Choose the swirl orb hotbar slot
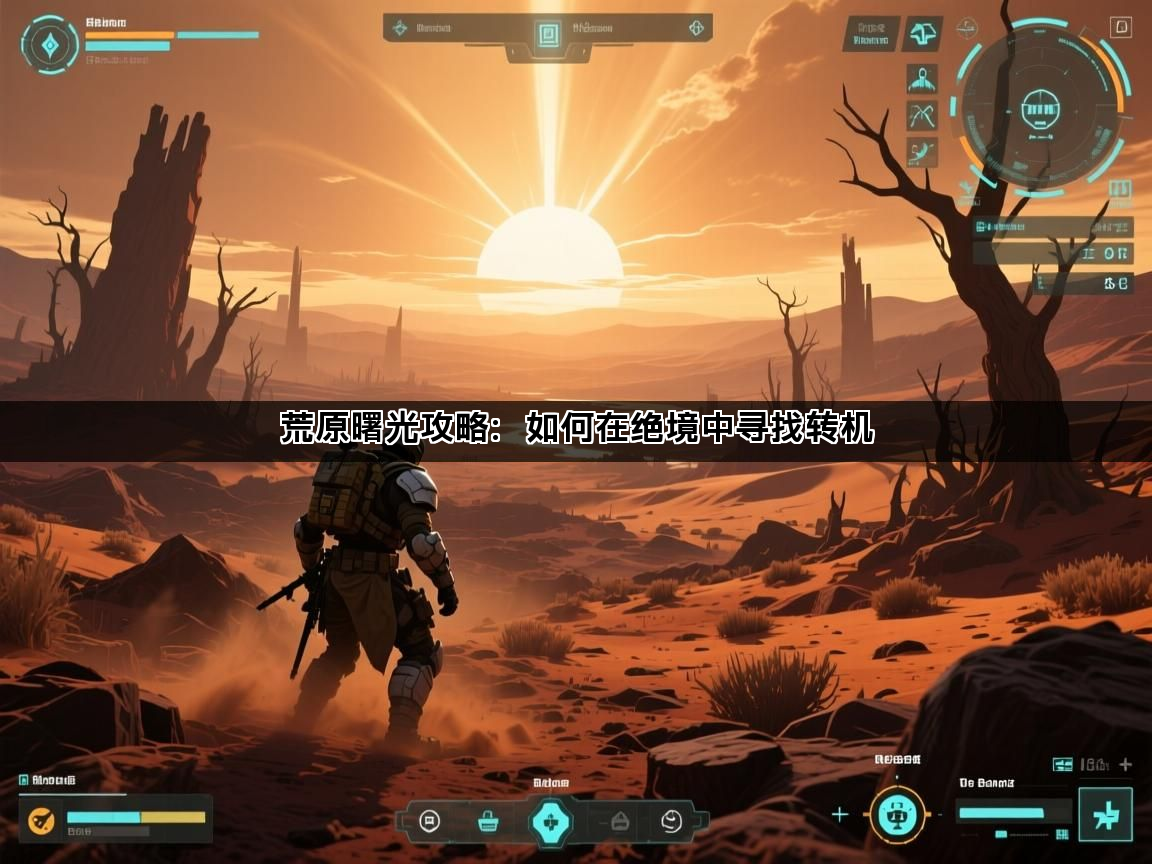Image resolution: width=1152 pixels, height=864 pixels. point(671,821)
